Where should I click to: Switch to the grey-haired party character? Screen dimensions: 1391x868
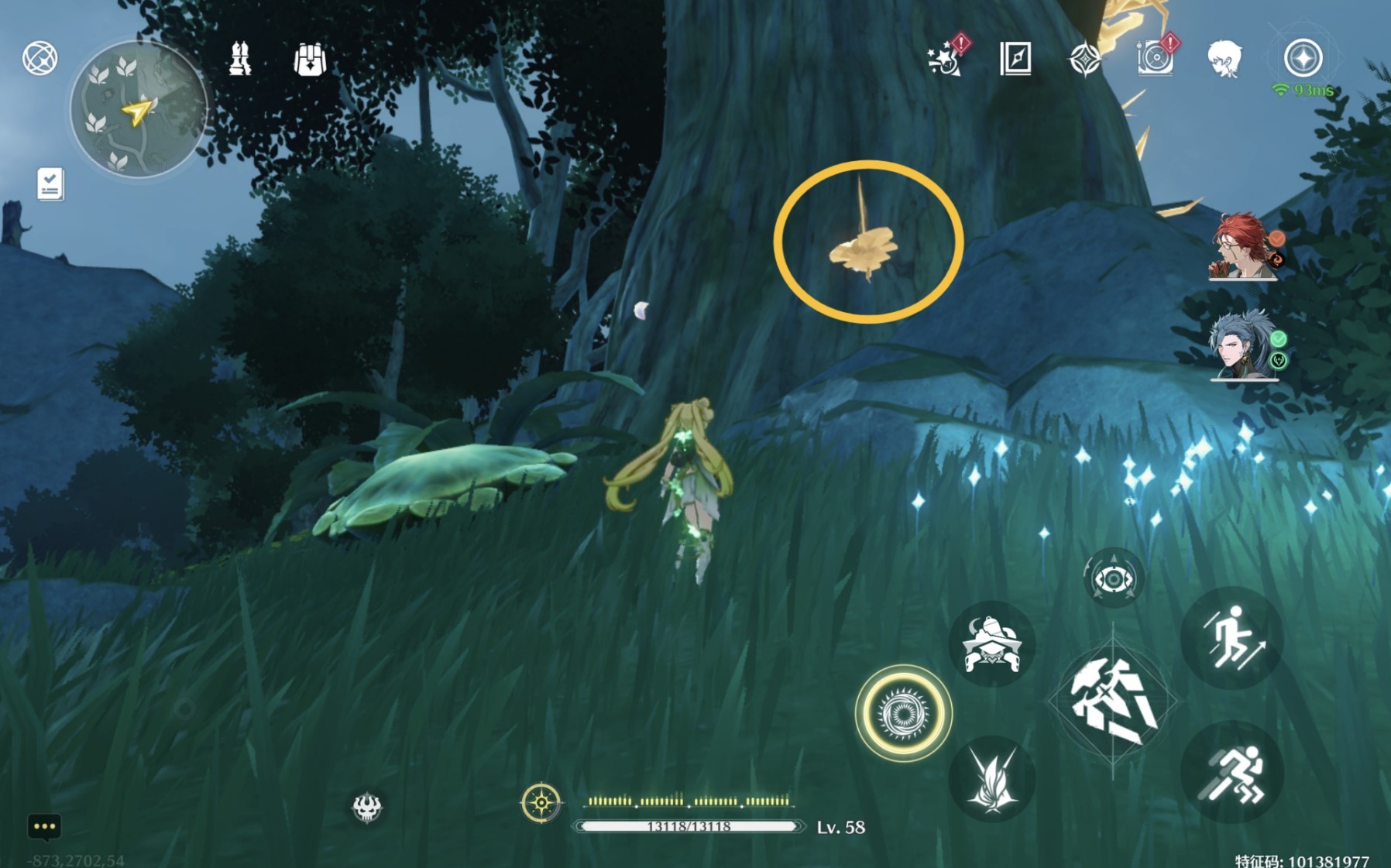[1242, 346]
